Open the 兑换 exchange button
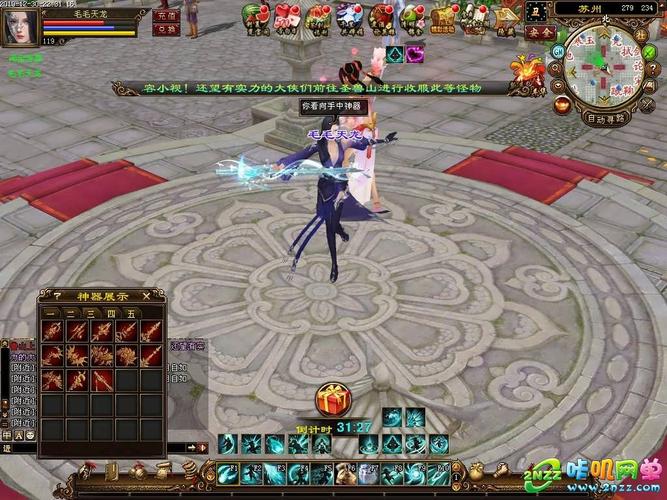This screenshot has height=500, width=667. coord(166,29)
